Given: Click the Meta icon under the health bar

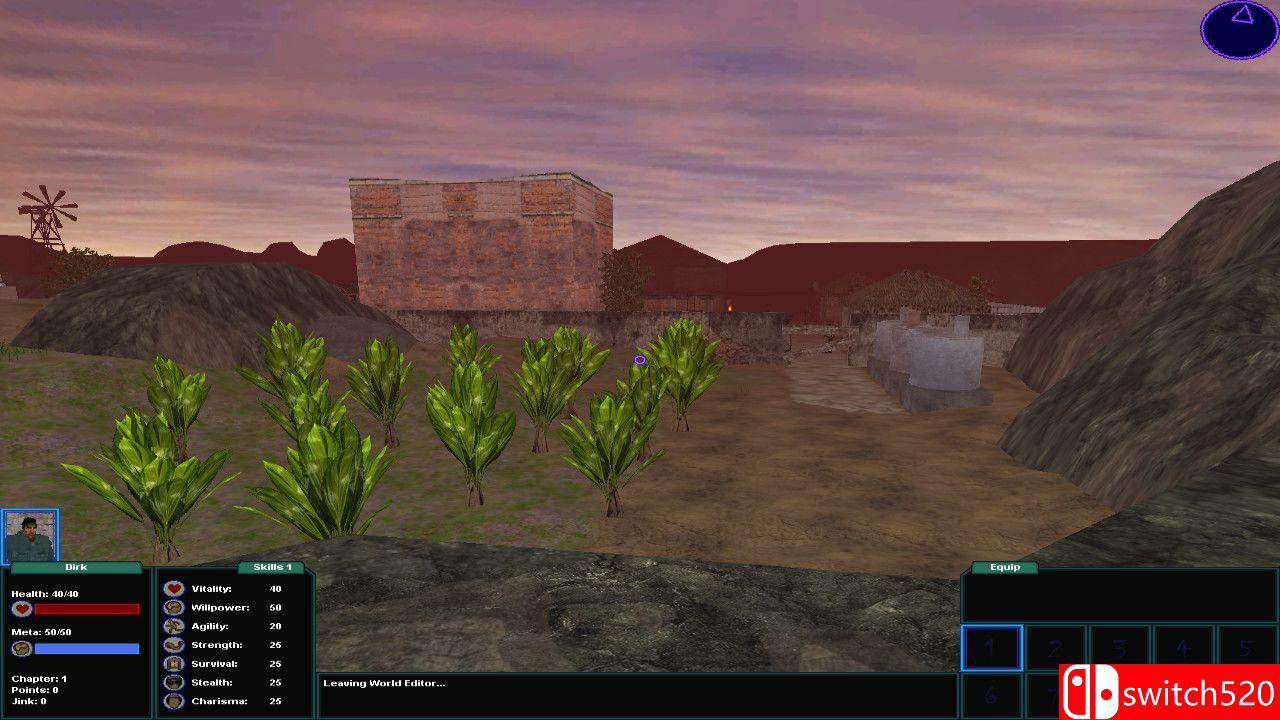Looking at the screenshot, I should (x=20, y=647).
